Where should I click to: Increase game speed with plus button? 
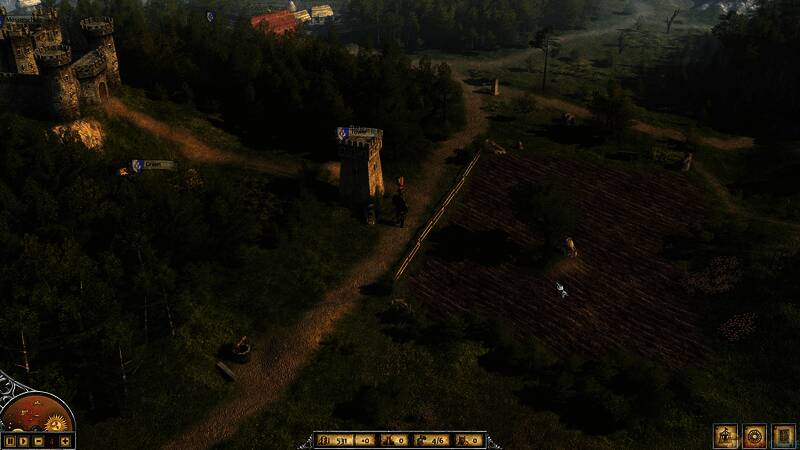[x=65, y=440]
